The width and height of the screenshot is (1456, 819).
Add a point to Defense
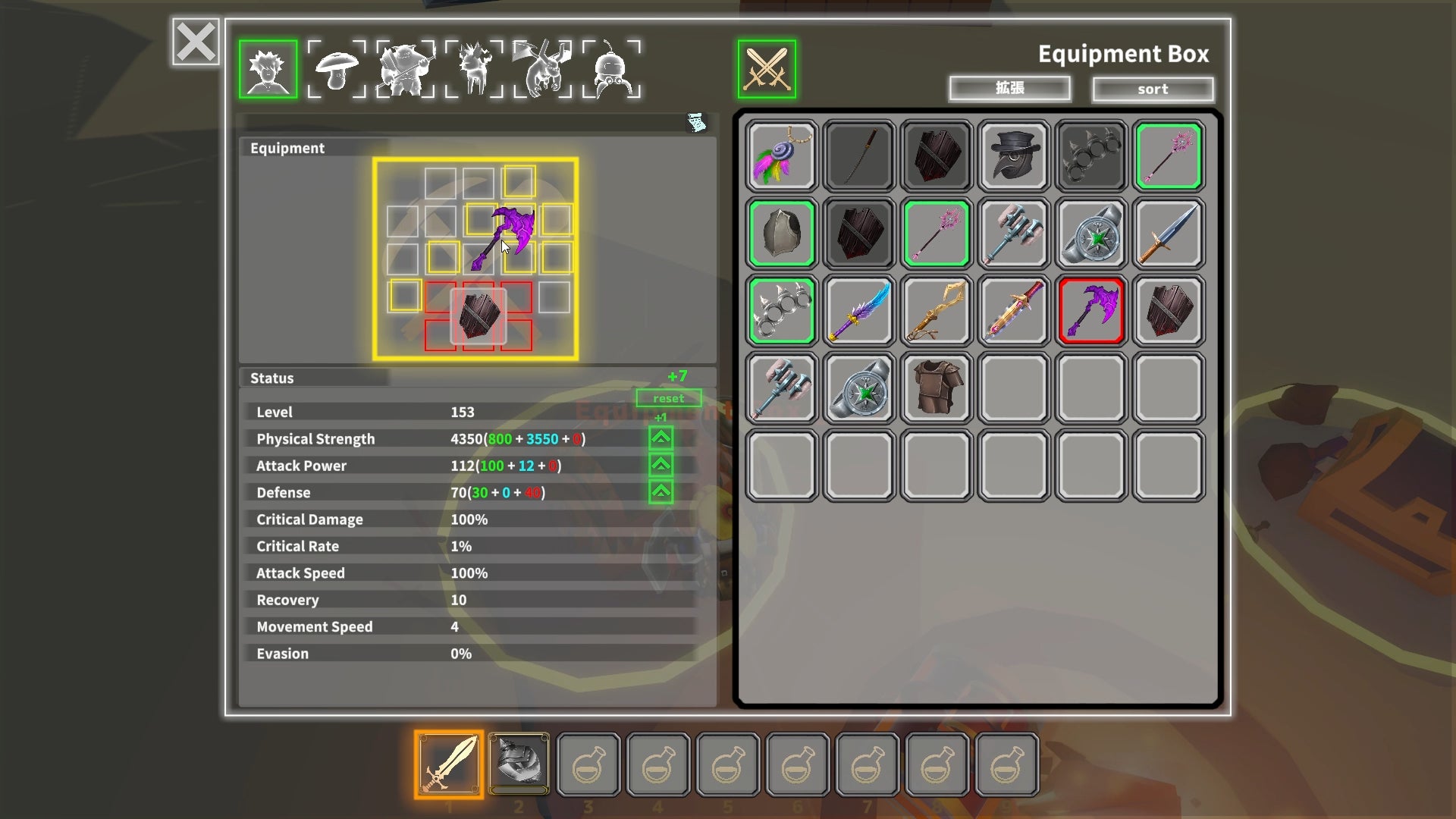point(661,492)
